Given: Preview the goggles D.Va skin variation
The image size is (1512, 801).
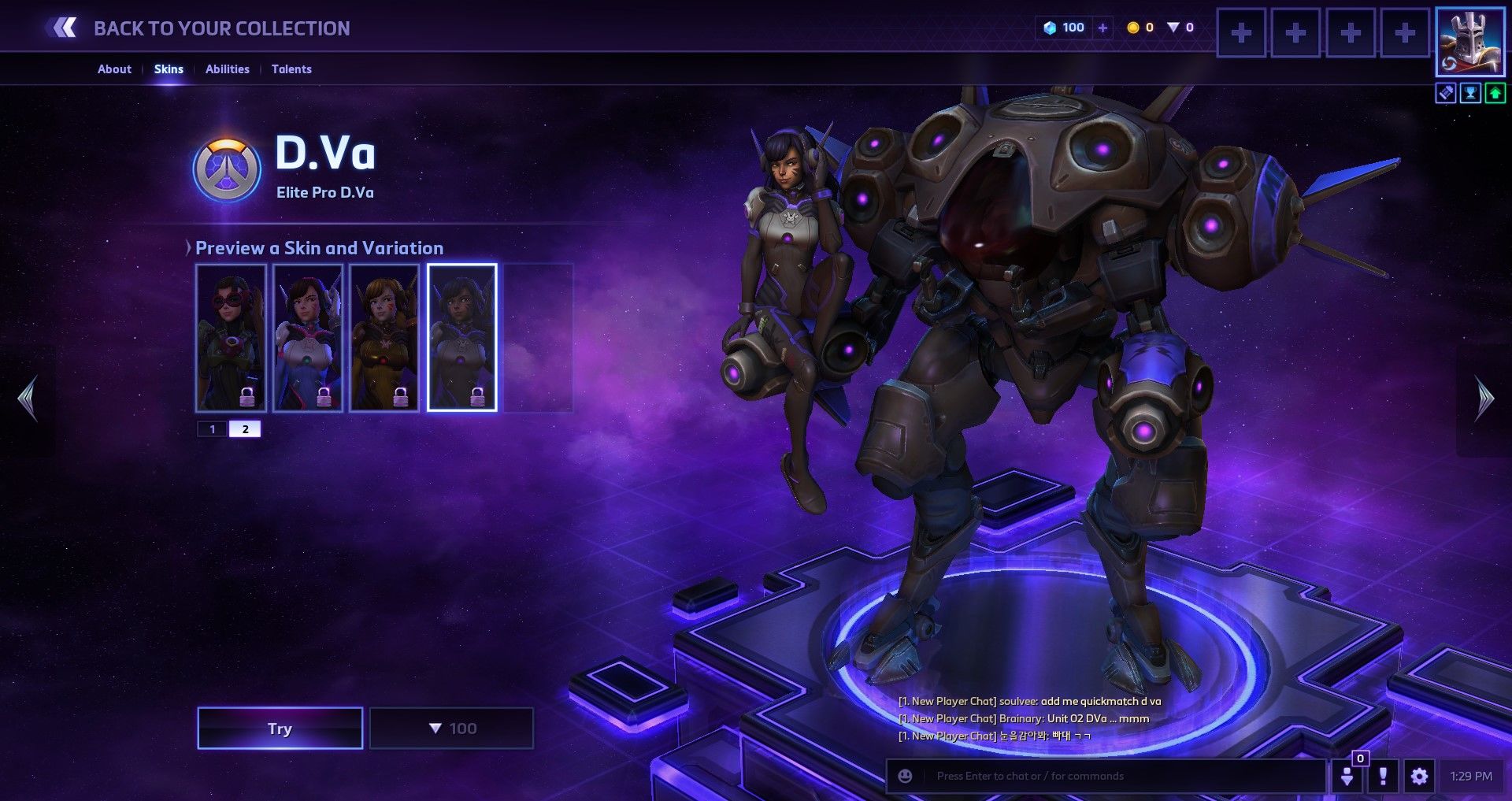Looking at the screenshot, I should [231, 337].
